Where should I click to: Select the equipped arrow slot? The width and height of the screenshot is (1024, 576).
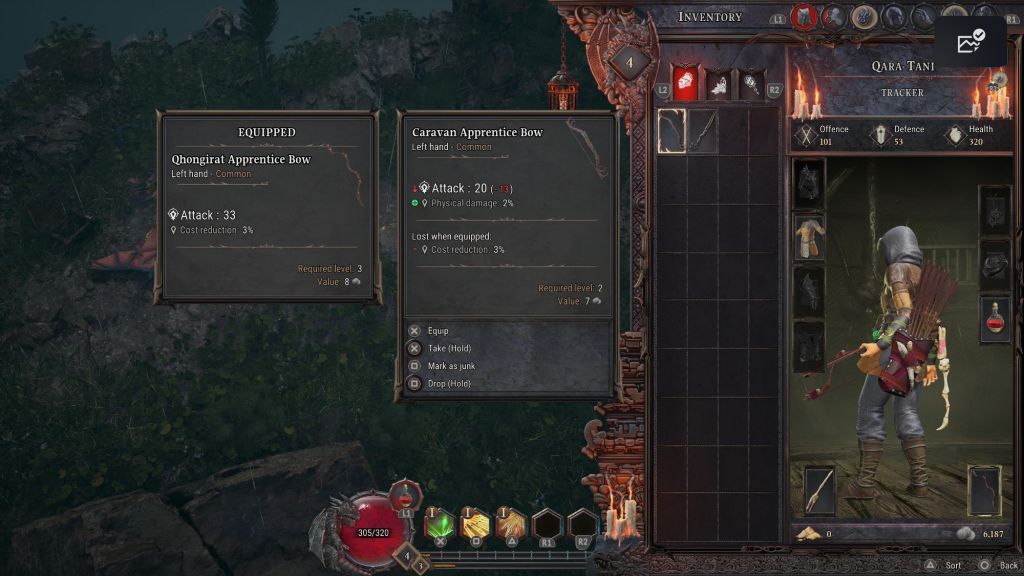coord(820,490)
